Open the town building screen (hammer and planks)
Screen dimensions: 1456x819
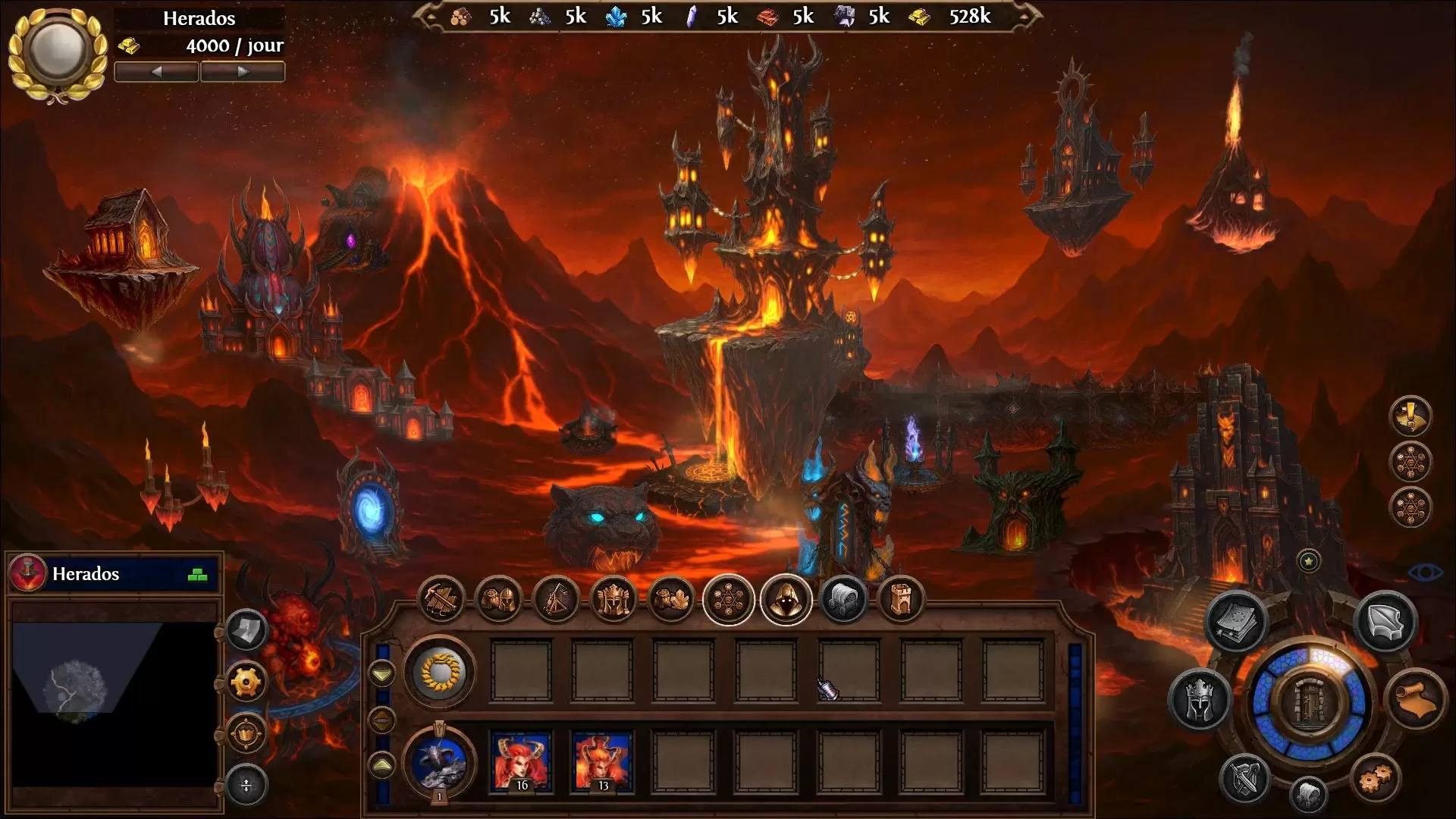(x=441, y=600)
